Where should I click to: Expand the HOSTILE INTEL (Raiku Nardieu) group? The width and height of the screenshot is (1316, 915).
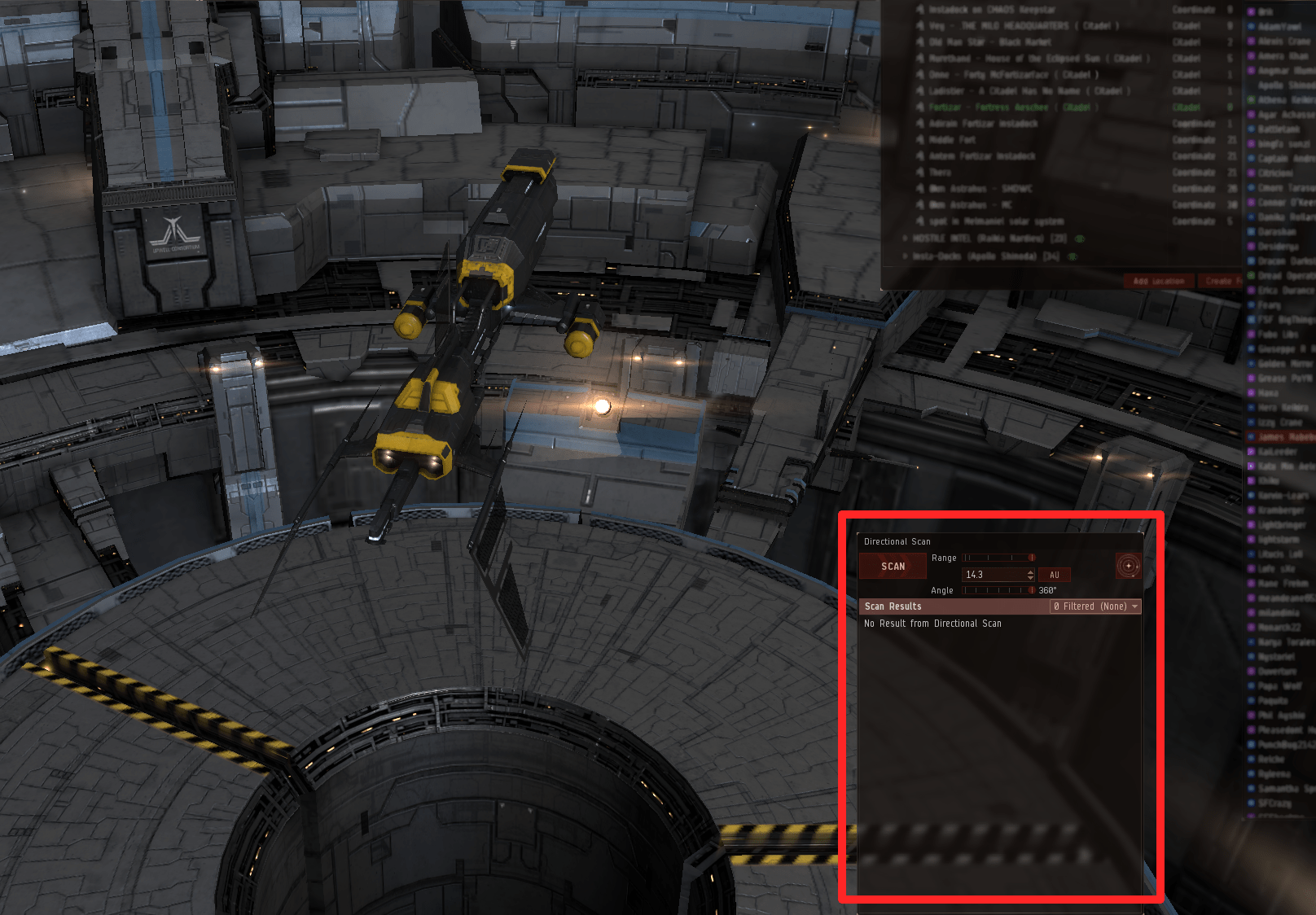coord(906,239)
